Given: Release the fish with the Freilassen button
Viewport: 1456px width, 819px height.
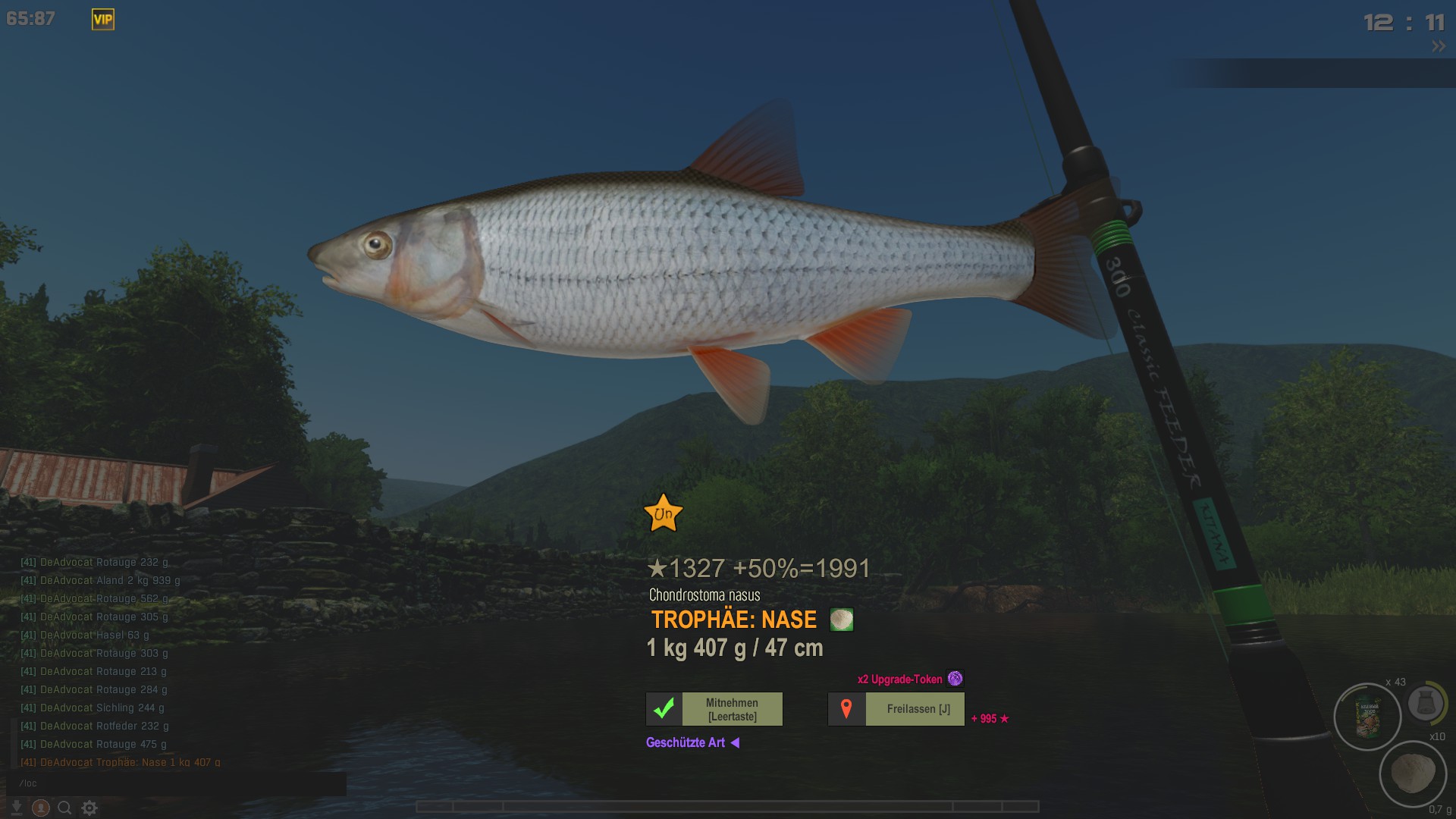Looking at the screenshot, I should point(896,709).
